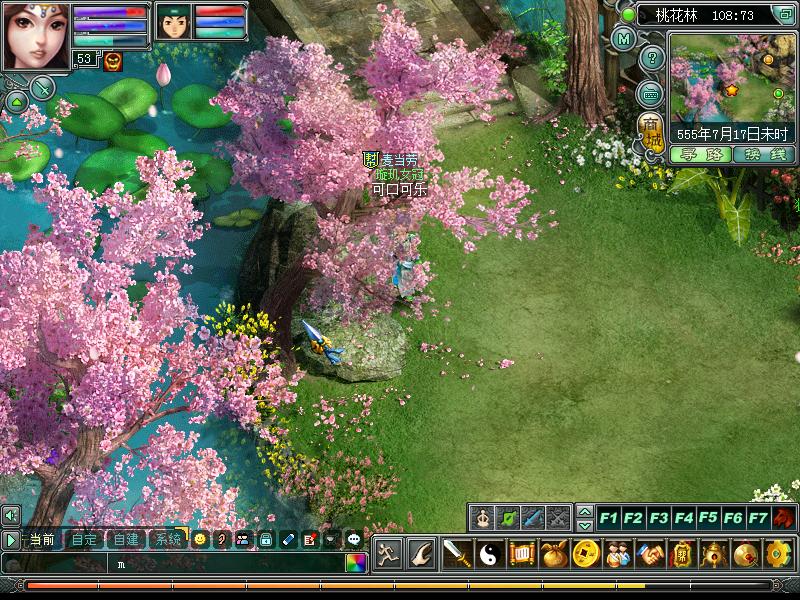Click the handshake trade icon
The width and height of the screenshot is (800, 600).
650,553
